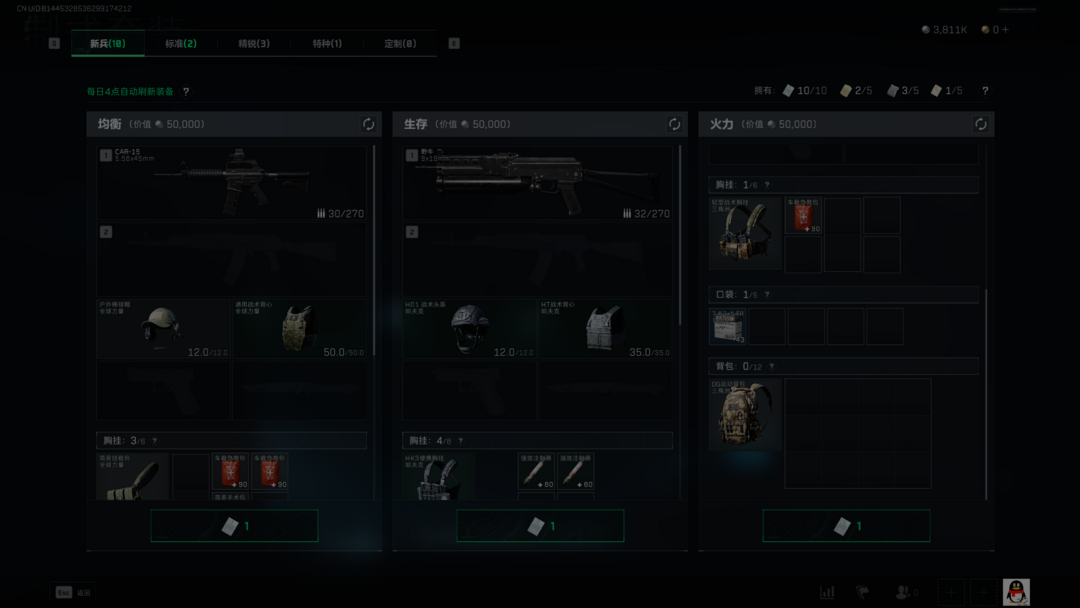The height and width of the screenshot is (608, 1080).
Task: Redeem the 均衡 loadout with one ticket
Action: pos(234,526)
